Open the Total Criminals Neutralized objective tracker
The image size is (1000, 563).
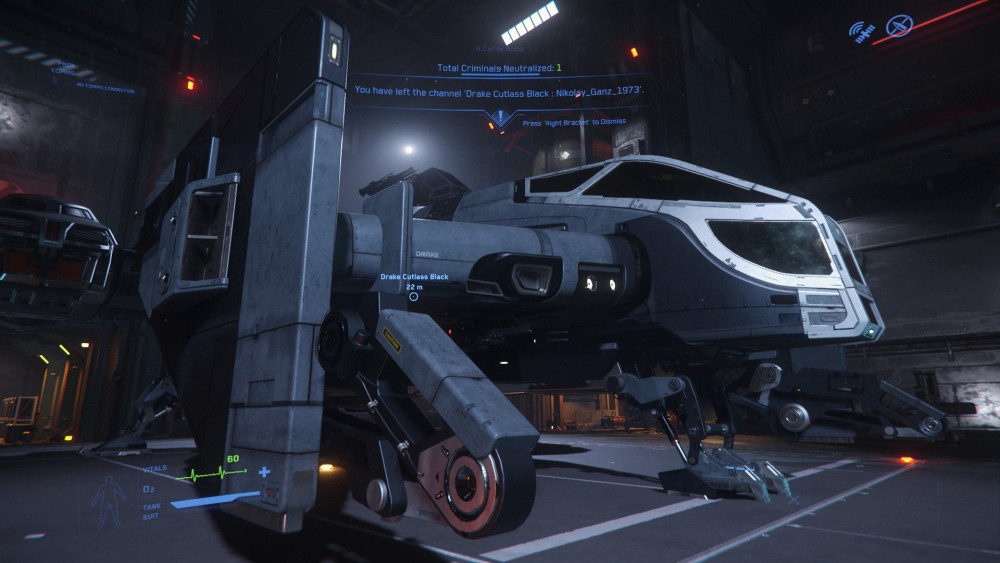[499, 68]
